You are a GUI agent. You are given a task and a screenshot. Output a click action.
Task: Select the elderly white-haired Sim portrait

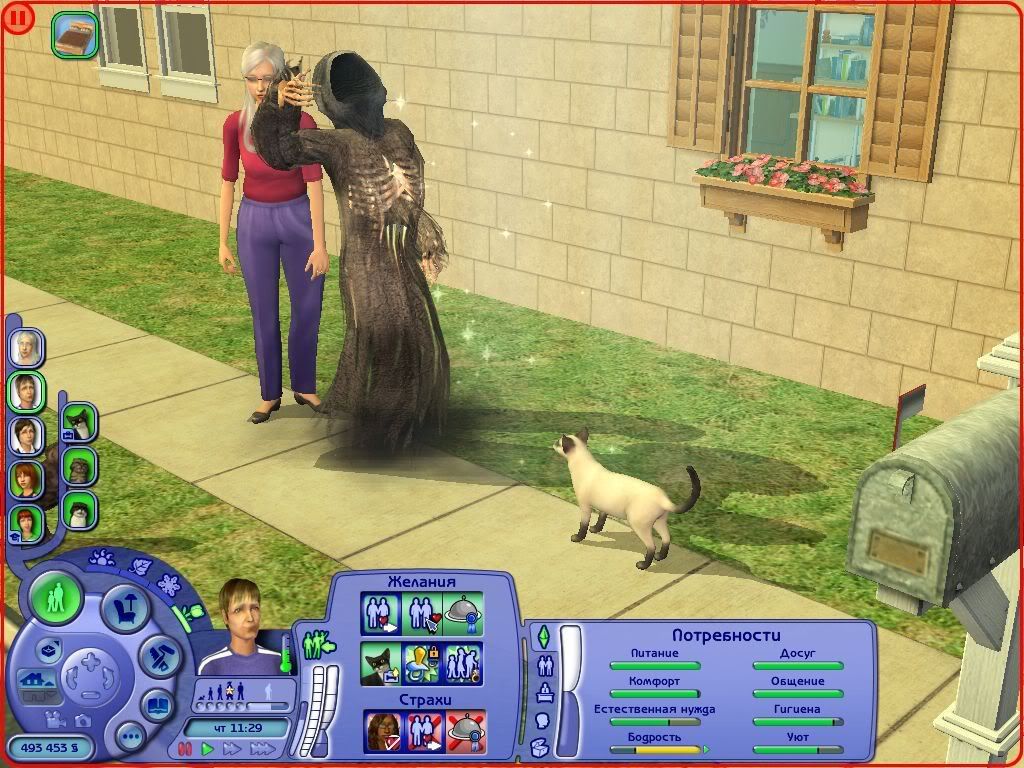pyautogui.click(x=26, y=348)
